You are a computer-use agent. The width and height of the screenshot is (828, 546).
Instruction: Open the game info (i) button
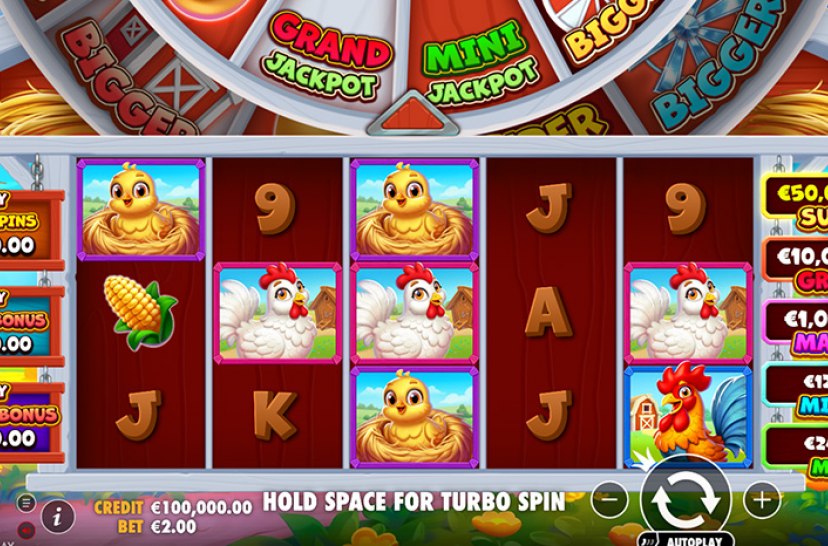point(59,516)
